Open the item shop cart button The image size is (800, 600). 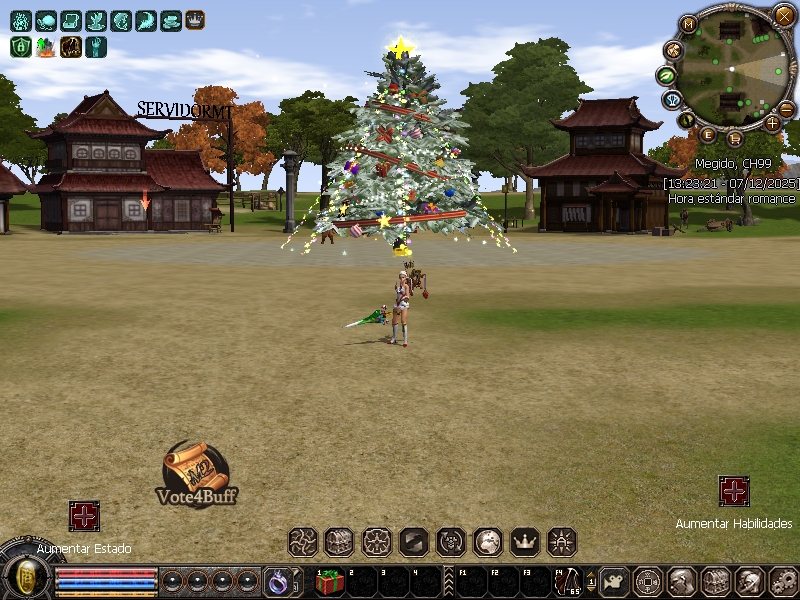[734, 138]
